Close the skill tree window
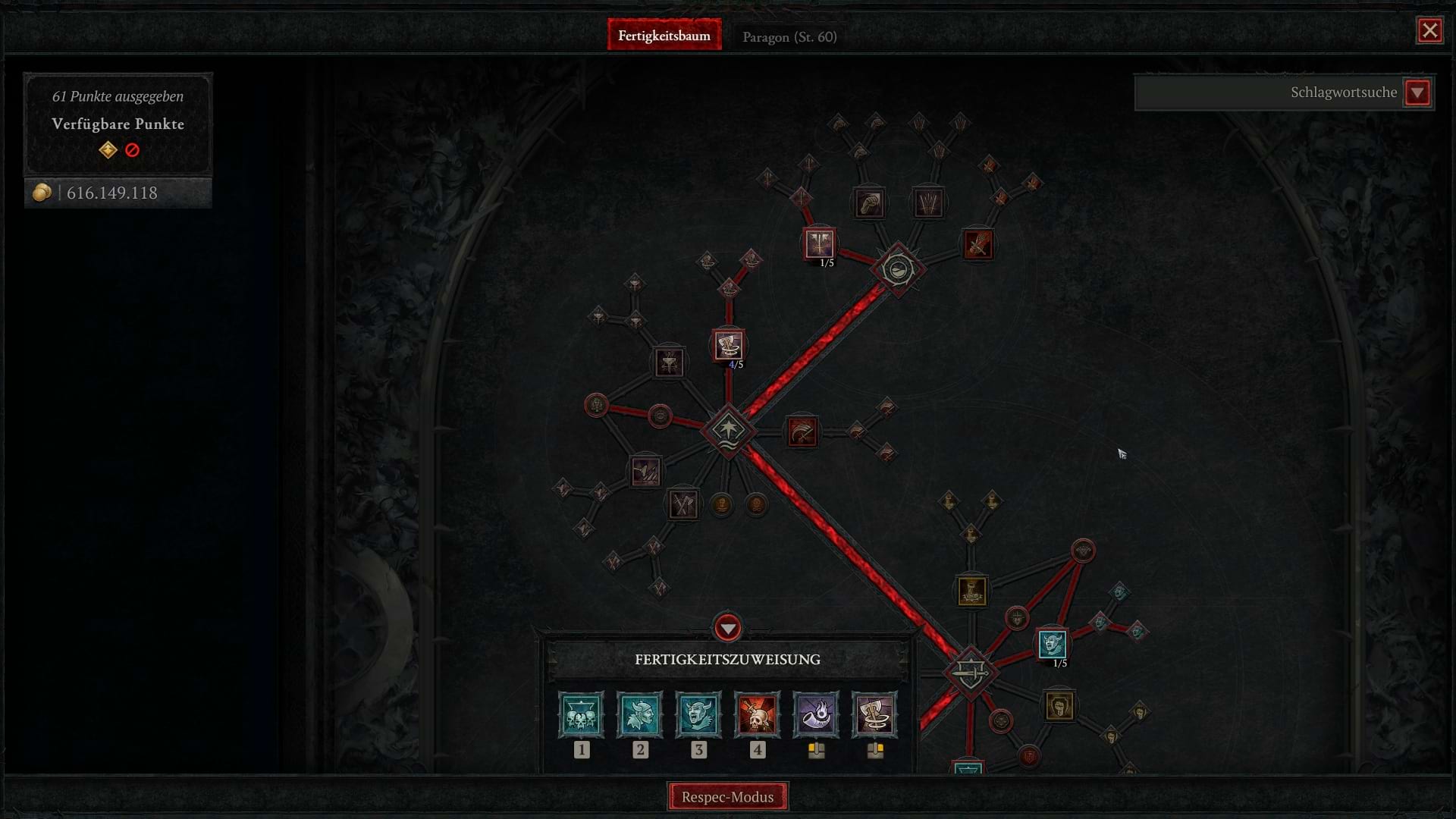The height and width of the screenshot is (819, 1456). click(x=1430, y=30)
